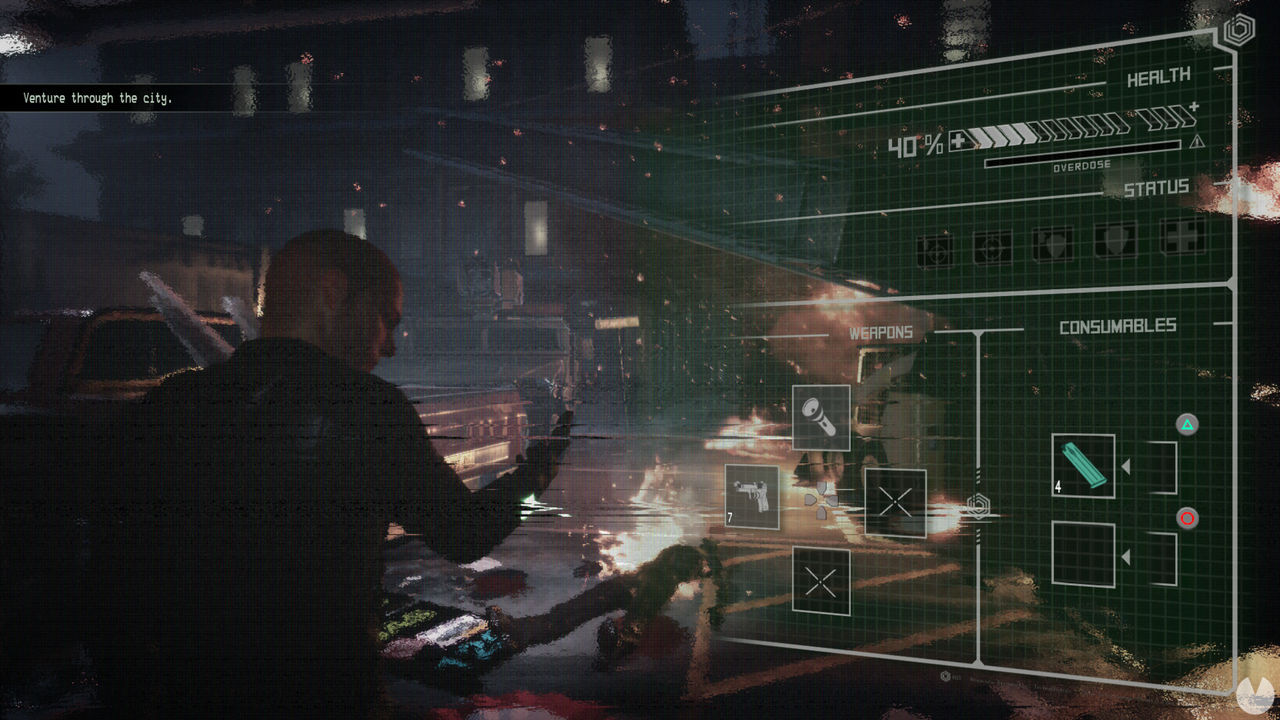This screenshot has width=1280, height=720.
Task: Click the arrow next to the empty consumable slot
Action: tap(1126, 556)
